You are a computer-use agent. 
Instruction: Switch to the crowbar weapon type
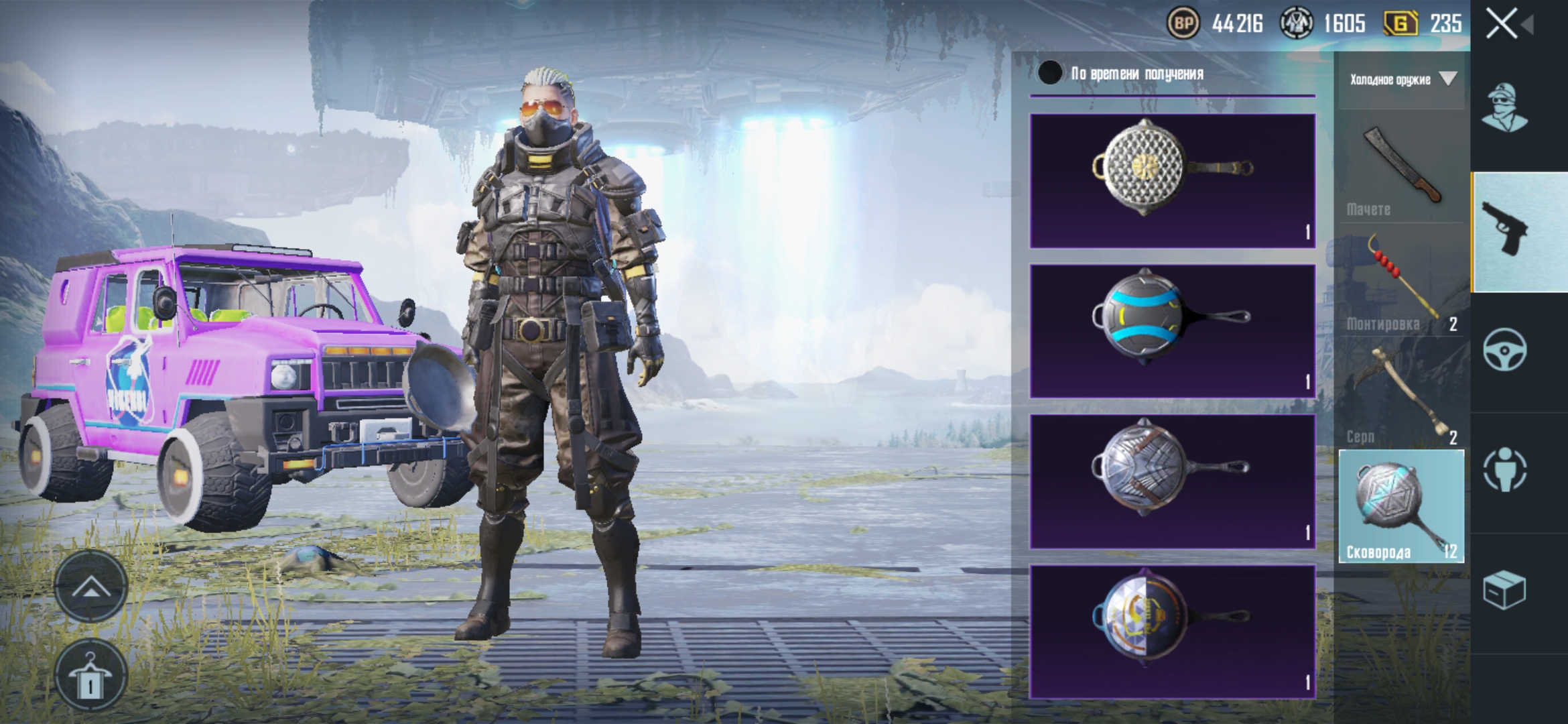[1401, 282]
